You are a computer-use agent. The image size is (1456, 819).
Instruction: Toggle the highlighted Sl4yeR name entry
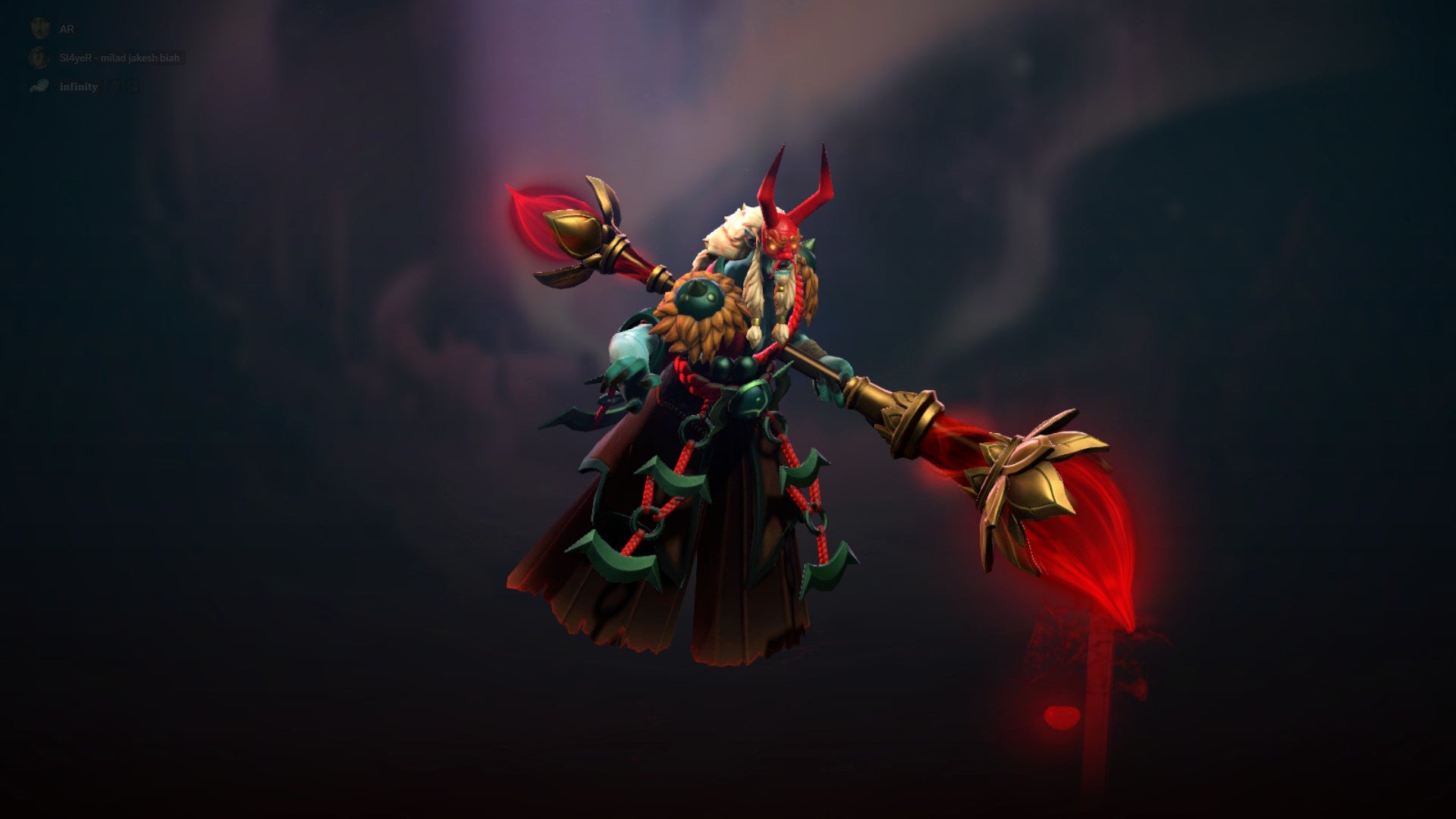(119, 58)
